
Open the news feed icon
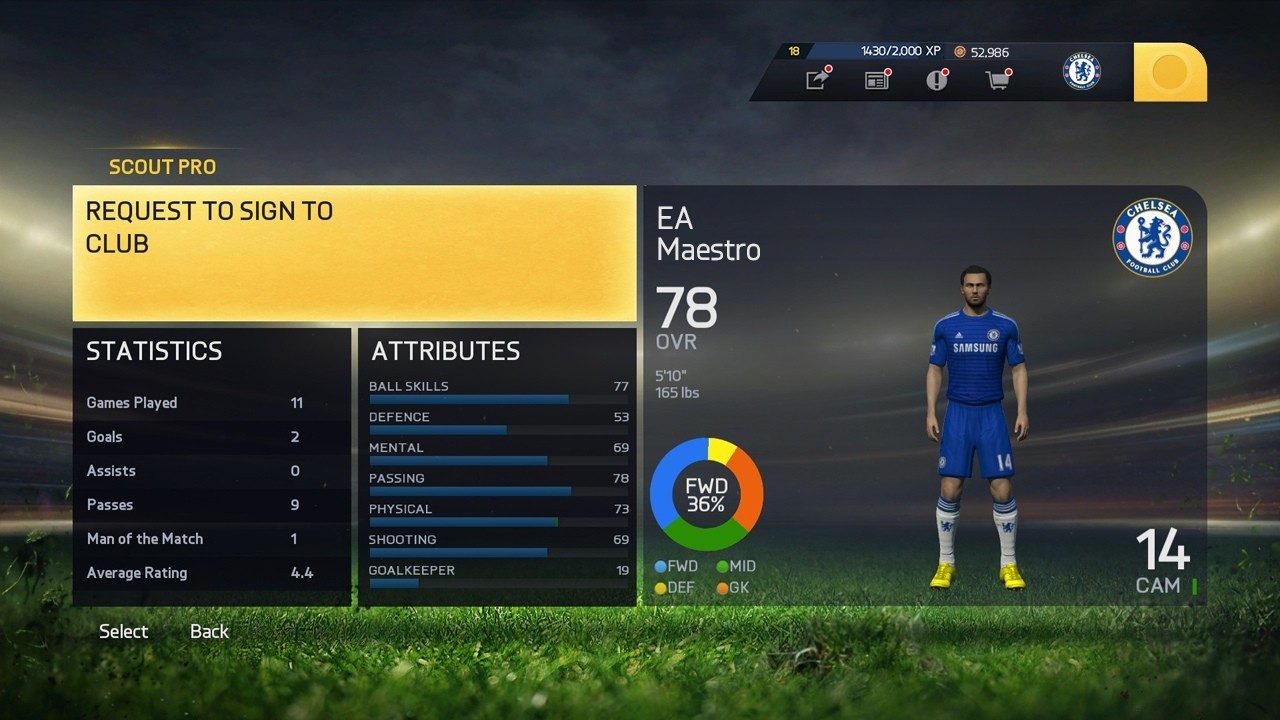(x=876, y=79)
